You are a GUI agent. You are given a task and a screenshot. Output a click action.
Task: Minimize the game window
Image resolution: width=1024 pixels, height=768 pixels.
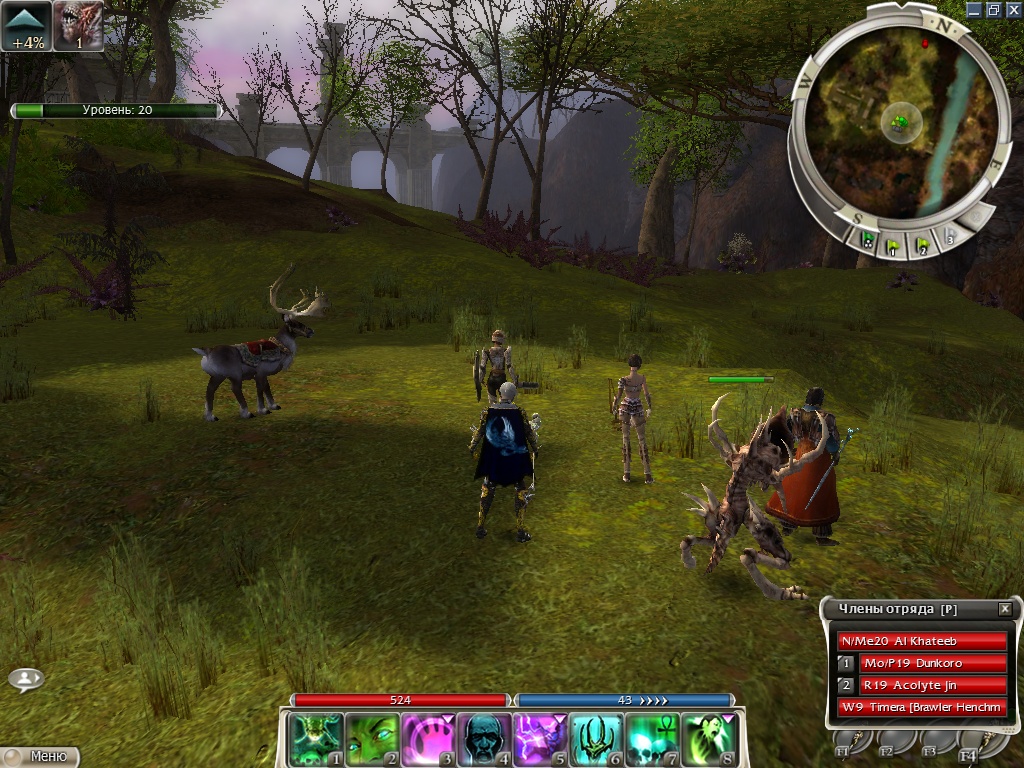coord(976,9)
